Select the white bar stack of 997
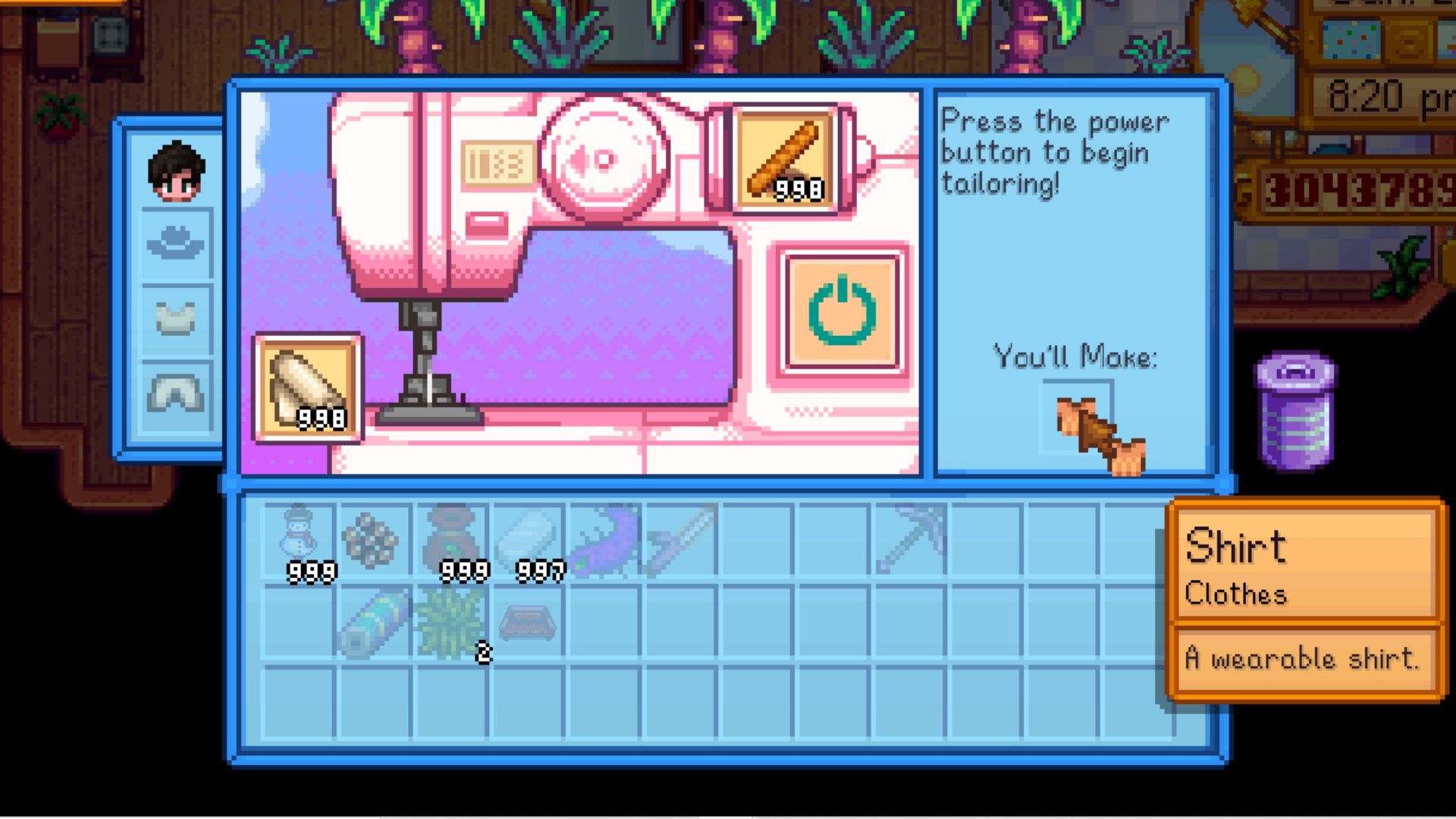Image resolution: width=1456 pixels, height=819 pixels. click(x=529, y=540)
